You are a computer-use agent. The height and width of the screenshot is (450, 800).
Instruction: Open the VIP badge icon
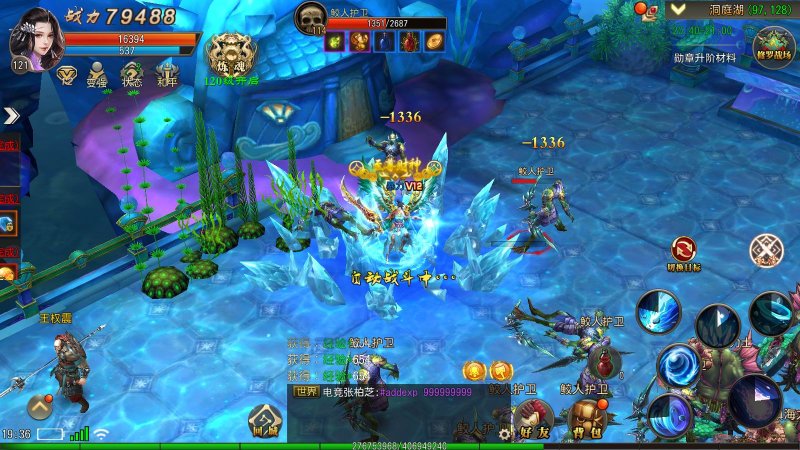[x=67, y=73]
